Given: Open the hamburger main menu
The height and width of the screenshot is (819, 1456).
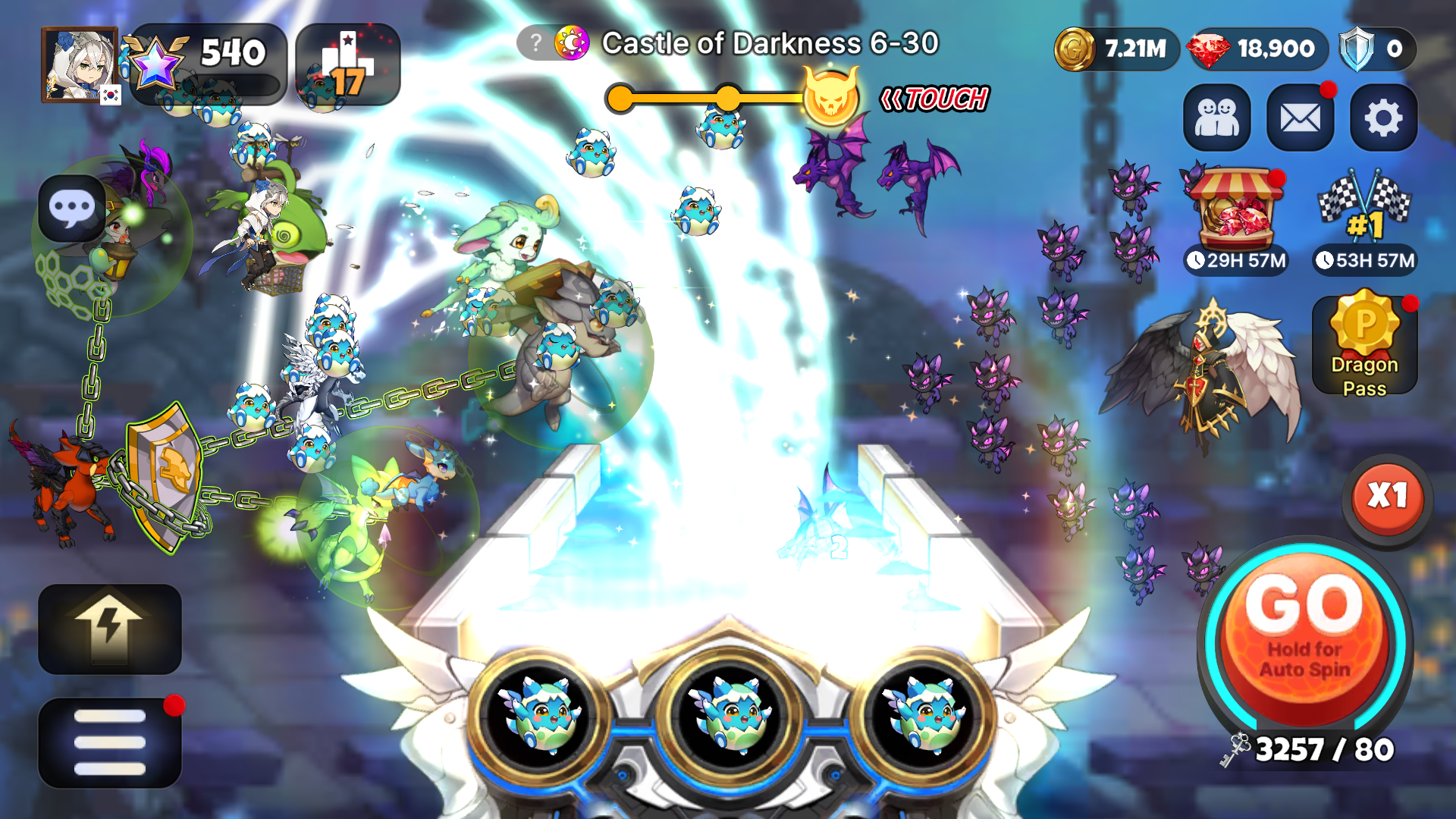Looking at the screenshot, I should tap(110, 742).
